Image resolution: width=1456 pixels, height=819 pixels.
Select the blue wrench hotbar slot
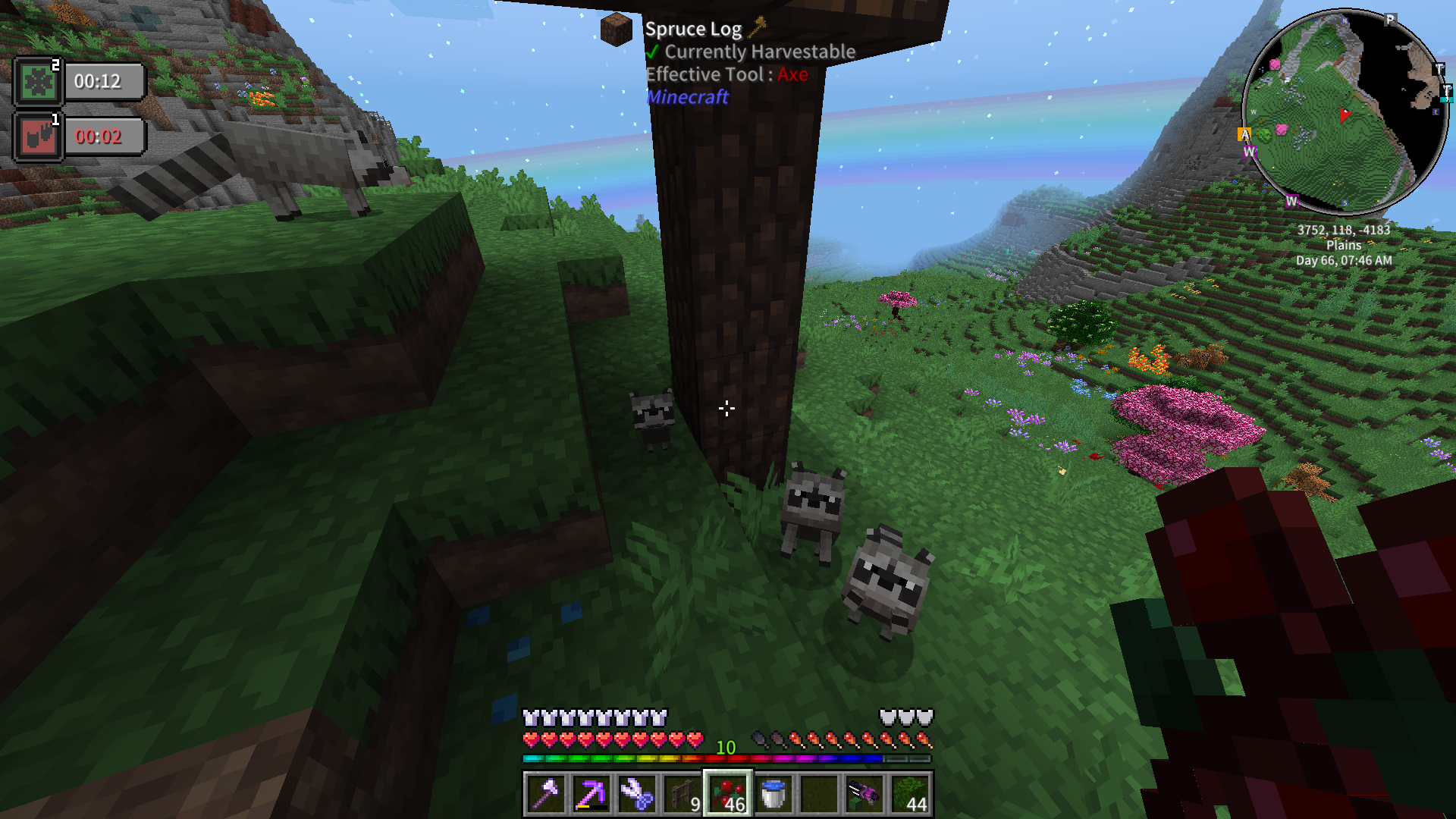click(637, 794)
